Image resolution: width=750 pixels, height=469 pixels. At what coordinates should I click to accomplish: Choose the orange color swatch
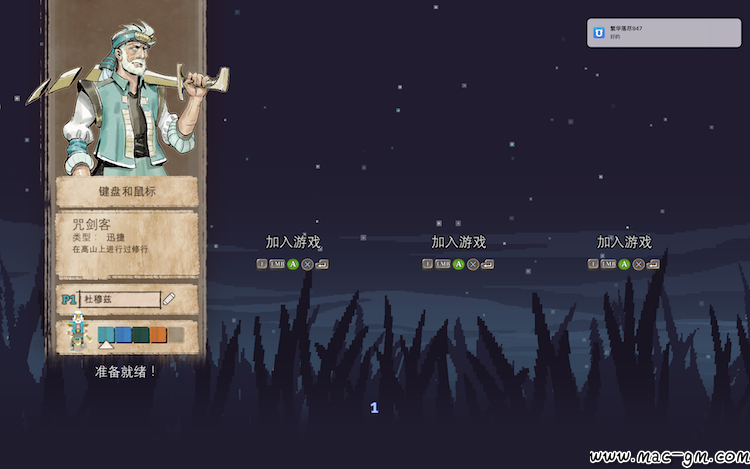click(x=159, y=335)
